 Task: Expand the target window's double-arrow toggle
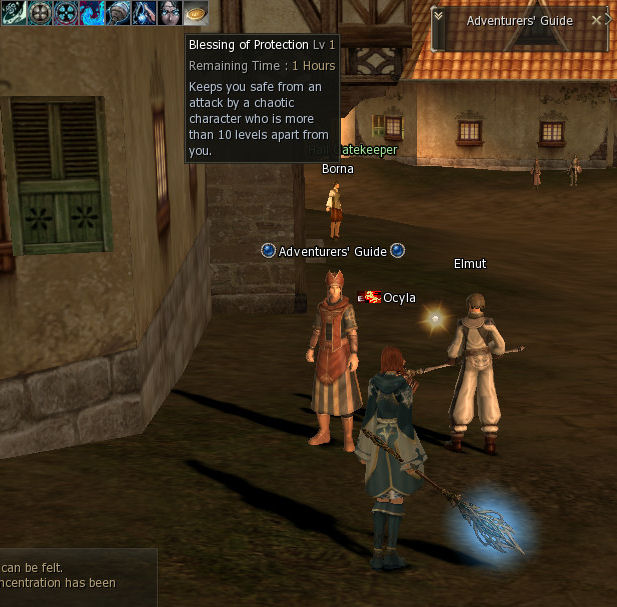(438, 16)
